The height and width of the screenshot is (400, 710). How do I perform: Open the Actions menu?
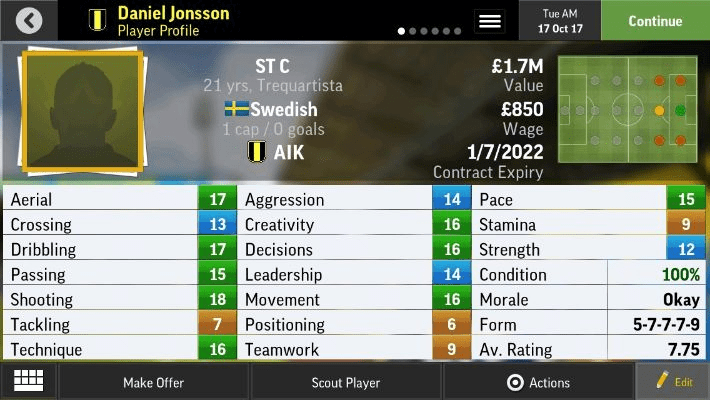(538, 382)
